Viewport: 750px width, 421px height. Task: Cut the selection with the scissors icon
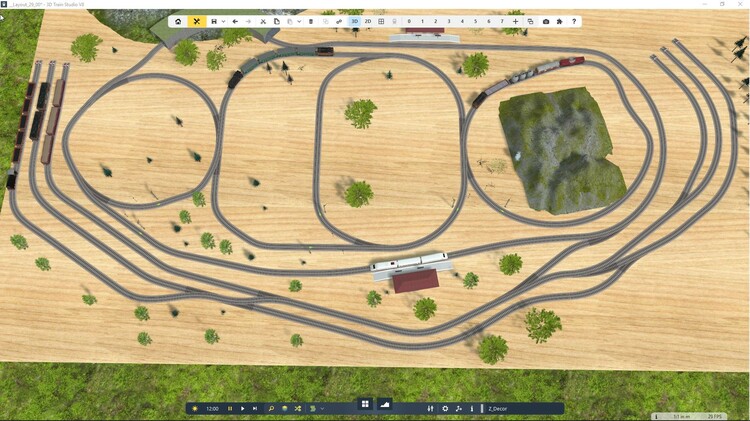[x=263, y=21]
